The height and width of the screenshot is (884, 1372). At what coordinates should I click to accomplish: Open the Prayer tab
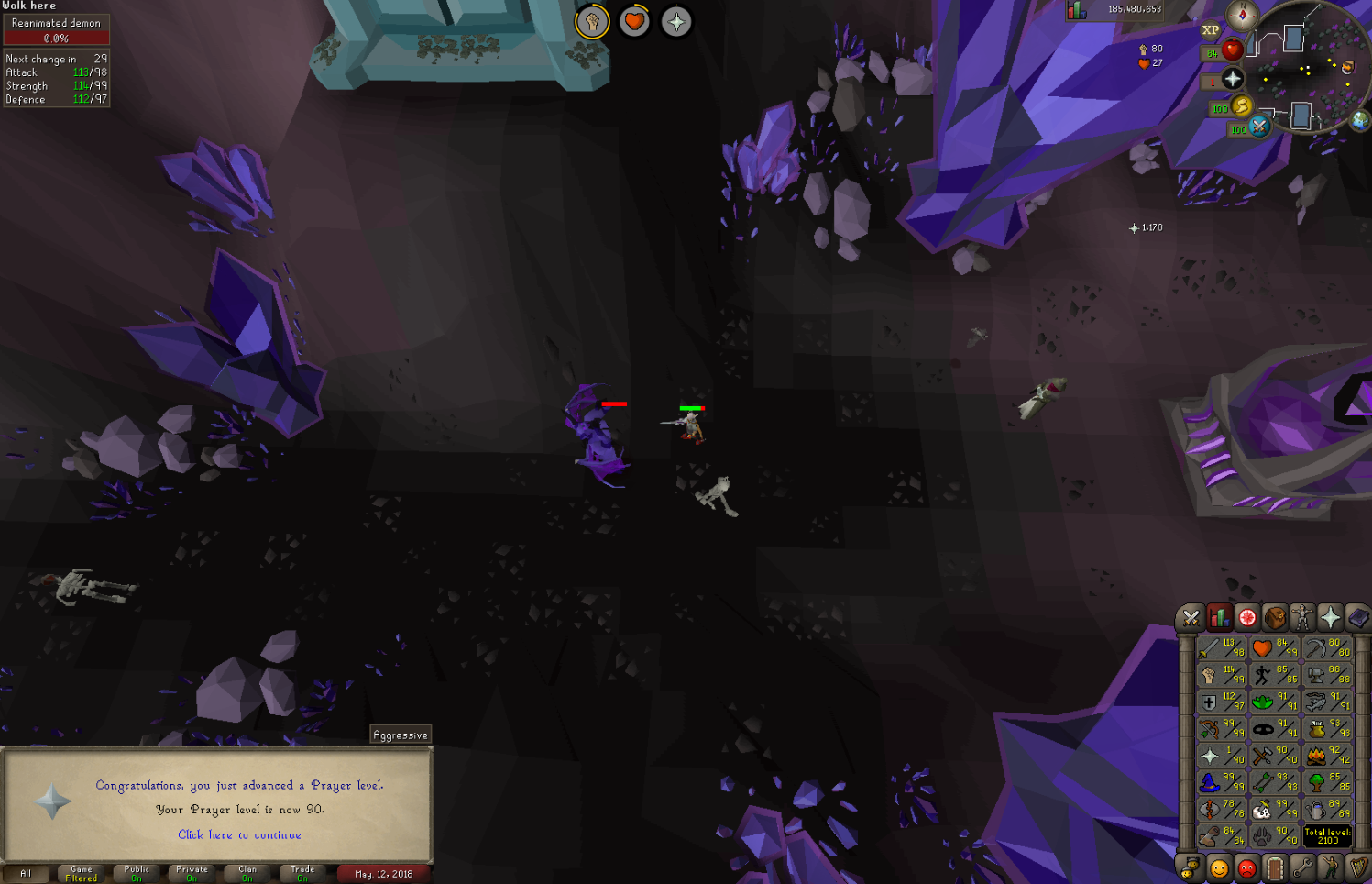(1330, 618)
